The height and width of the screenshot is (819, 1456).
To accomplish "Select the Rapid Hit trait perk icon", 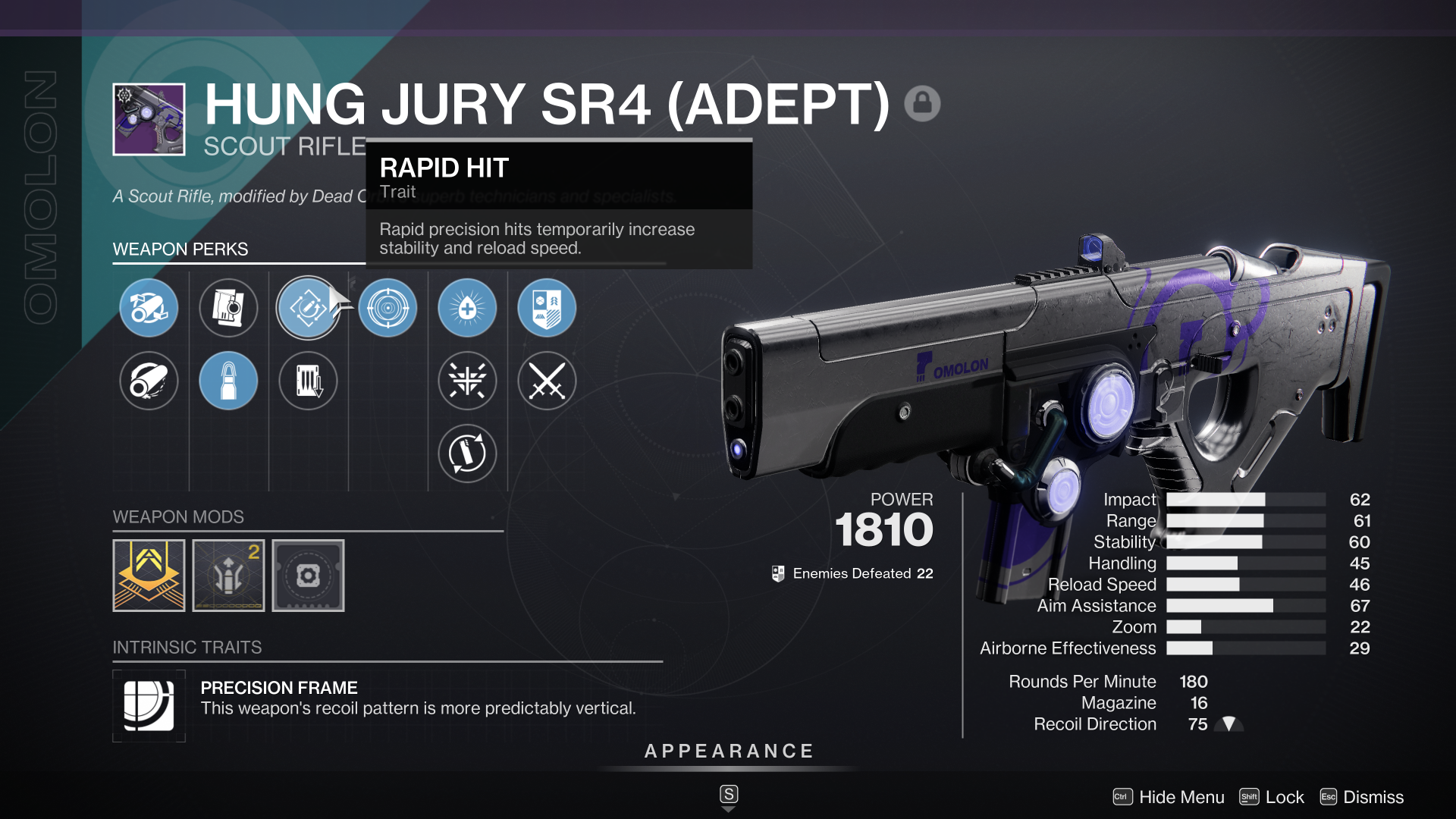I will pyautogui.click(x=308, y=307).
